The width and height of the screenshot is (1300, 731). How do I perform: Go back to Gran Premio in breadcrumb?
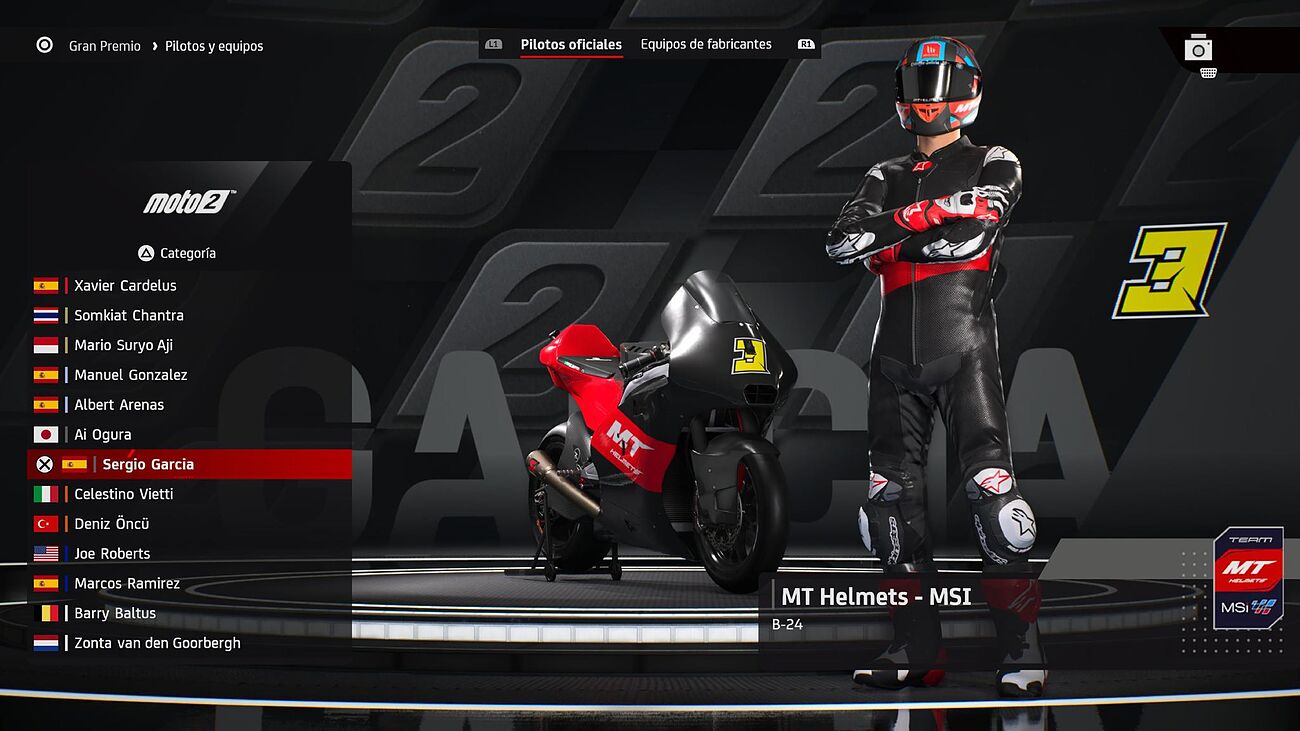click(x=105, y=46)
